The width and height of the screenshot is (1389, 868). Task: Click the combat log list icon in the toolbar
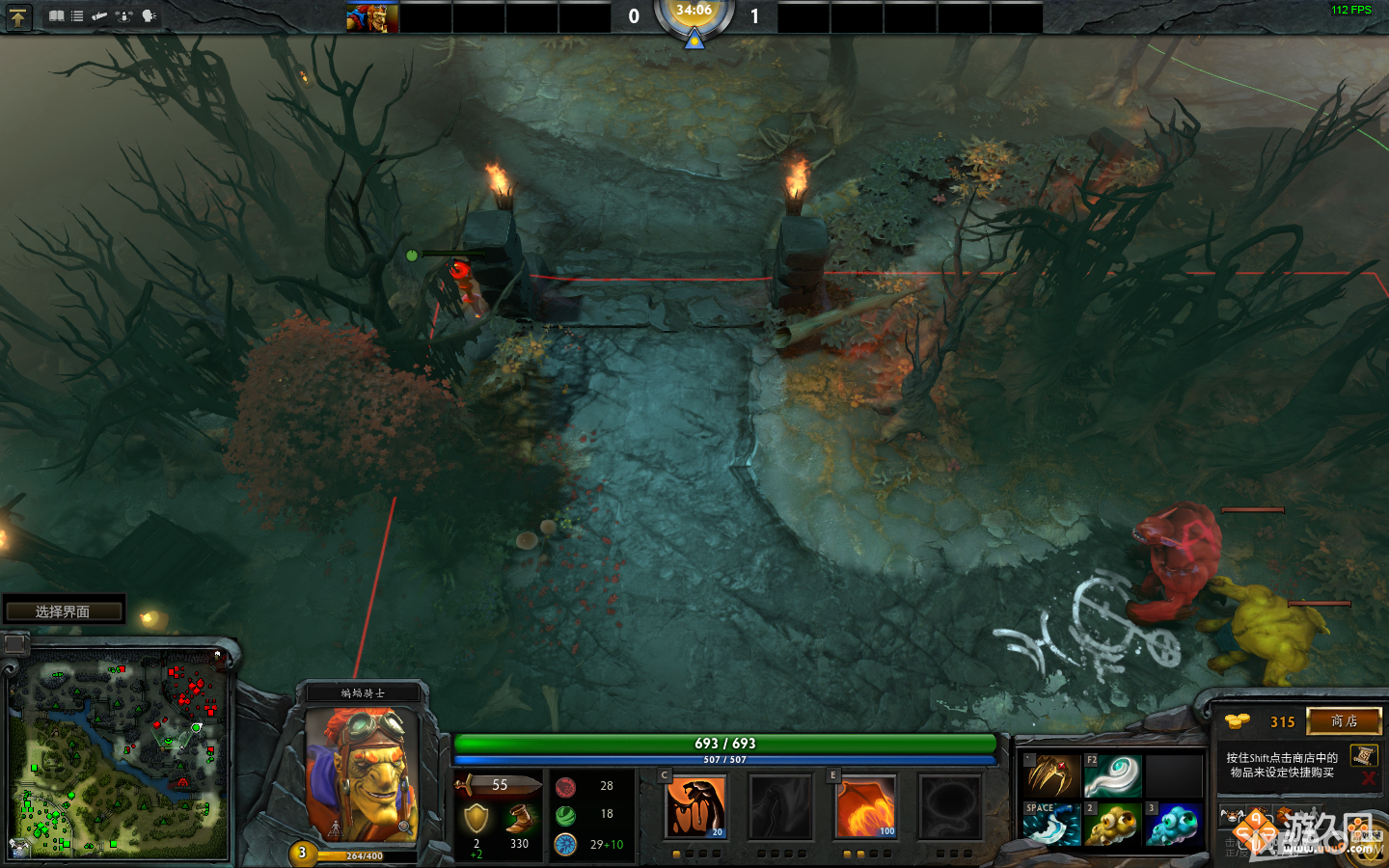(76, 15)
